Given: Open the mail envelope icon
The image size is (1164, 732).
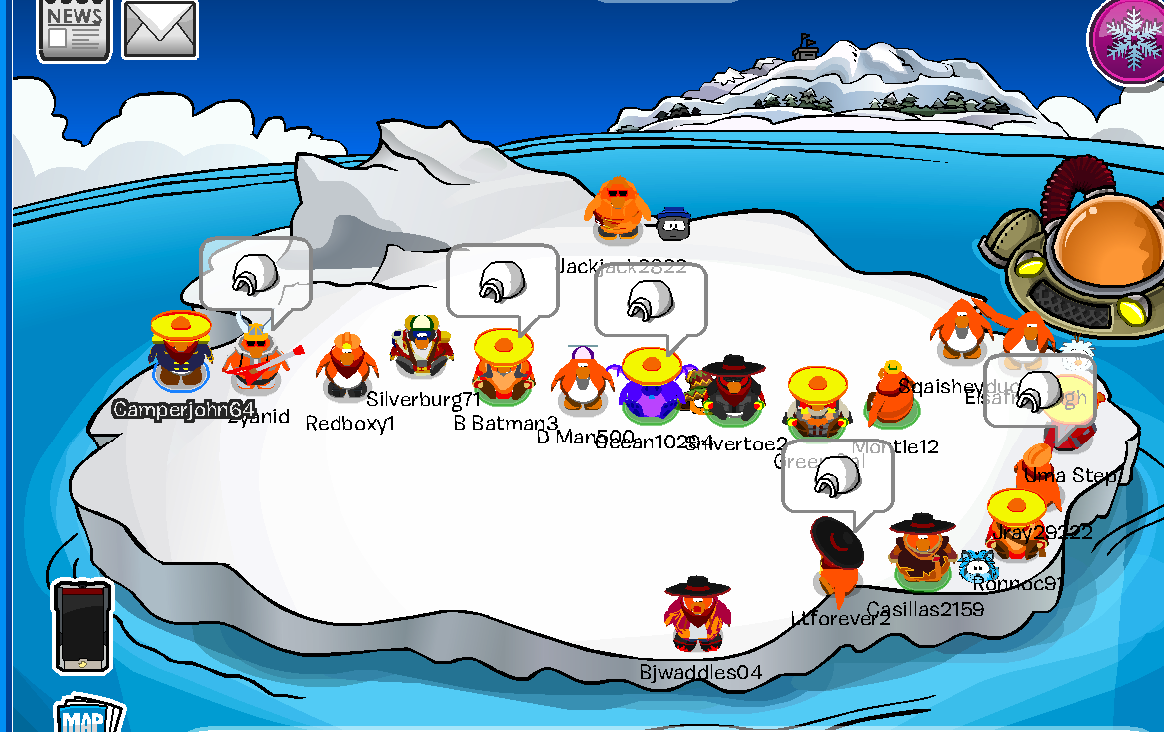Looking at the screenshot, I should click(x=160, y=30).
